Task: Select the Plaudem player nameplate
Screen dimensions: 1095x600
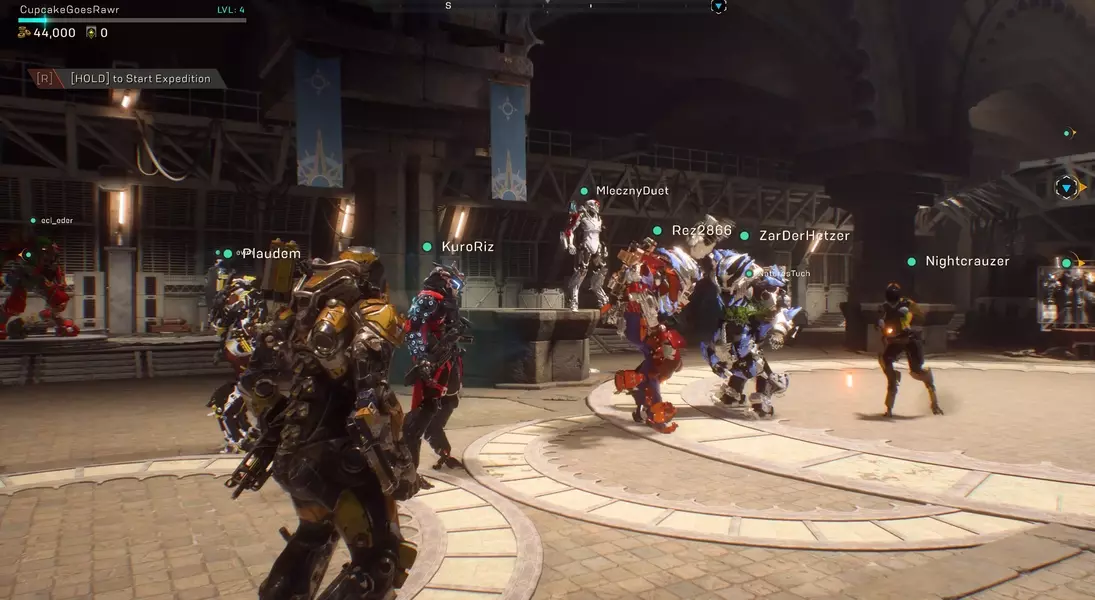Action: 271,254
